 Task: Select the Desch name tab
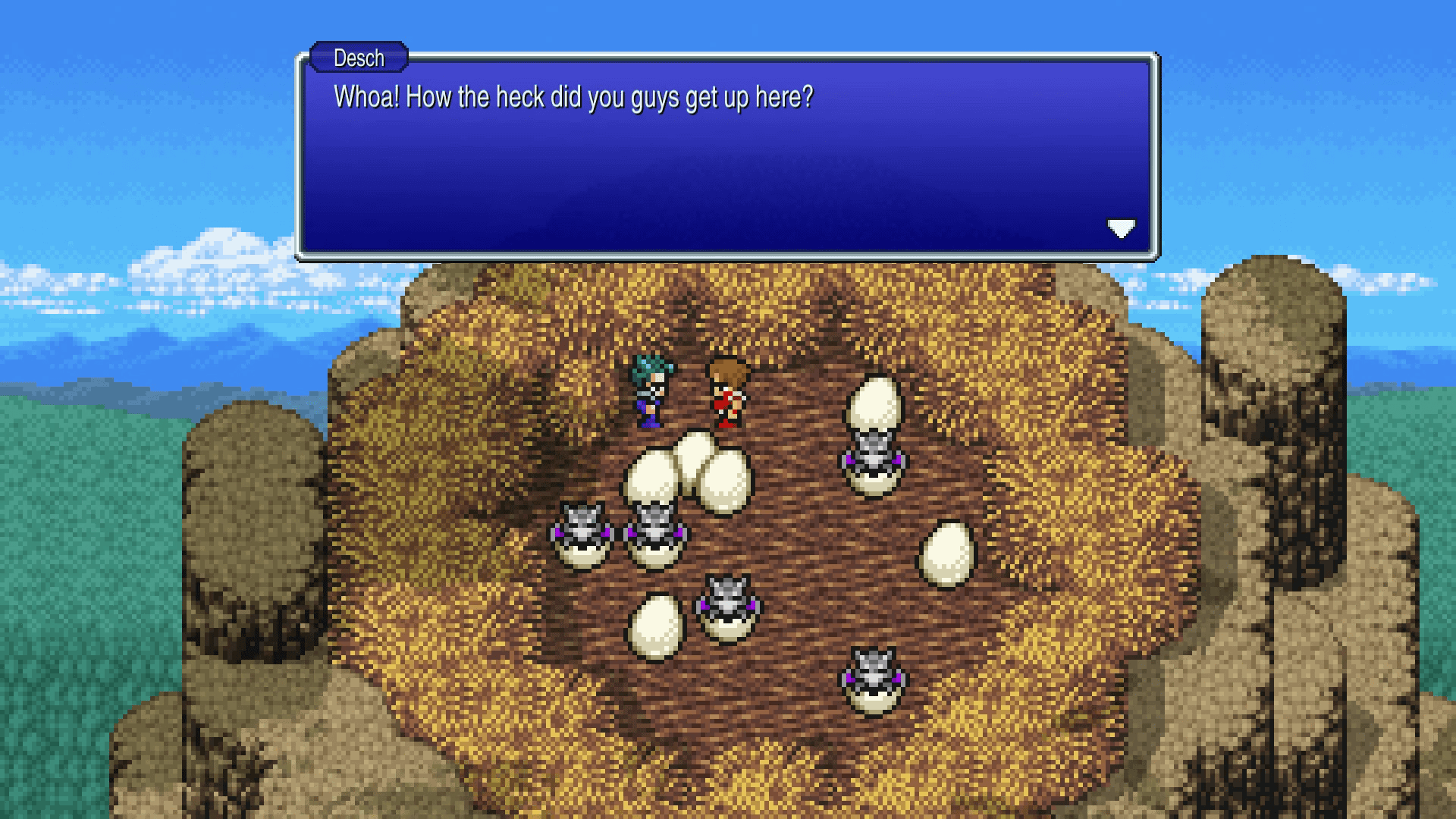pyautogui.click(x=358, y=58)
